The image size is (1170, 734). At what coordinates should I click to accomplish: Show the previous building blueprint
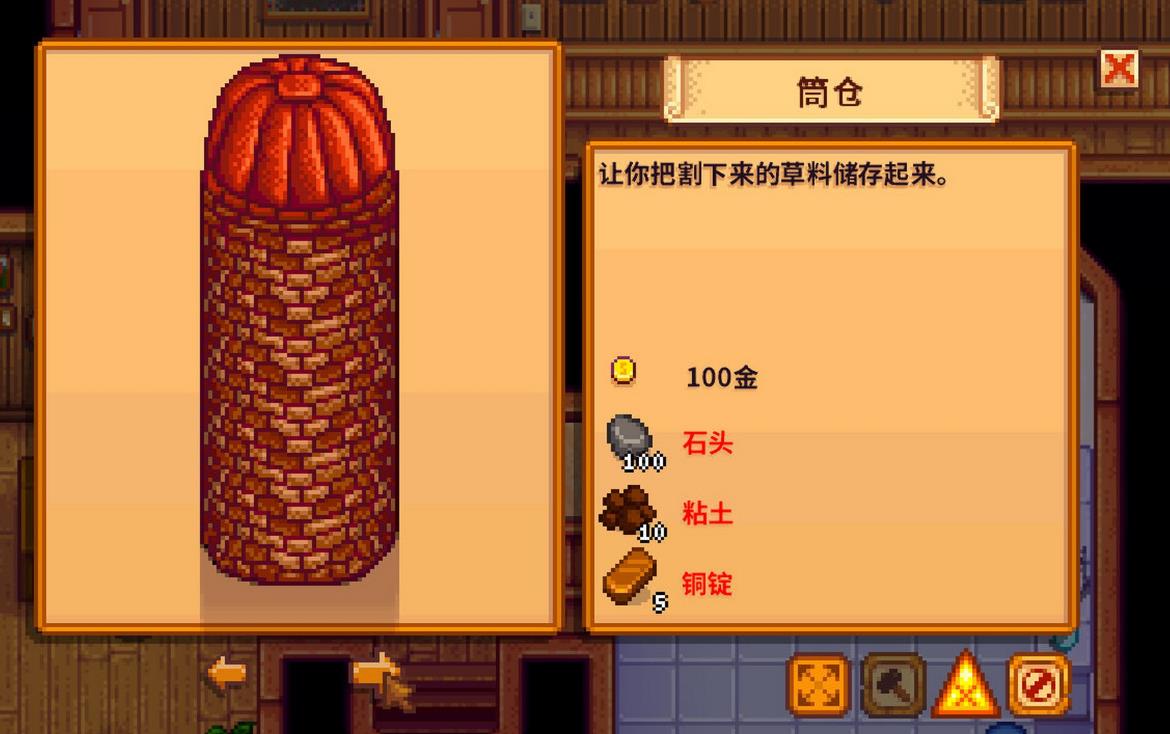coord(227,673)
